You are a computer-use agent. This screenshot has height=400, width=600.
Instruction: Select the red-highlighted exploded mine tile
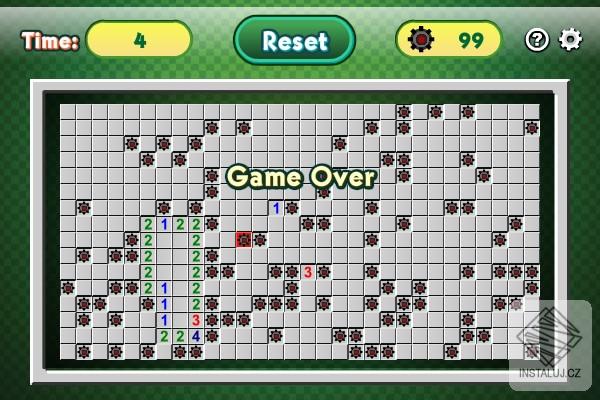click(x=244, y=240)
